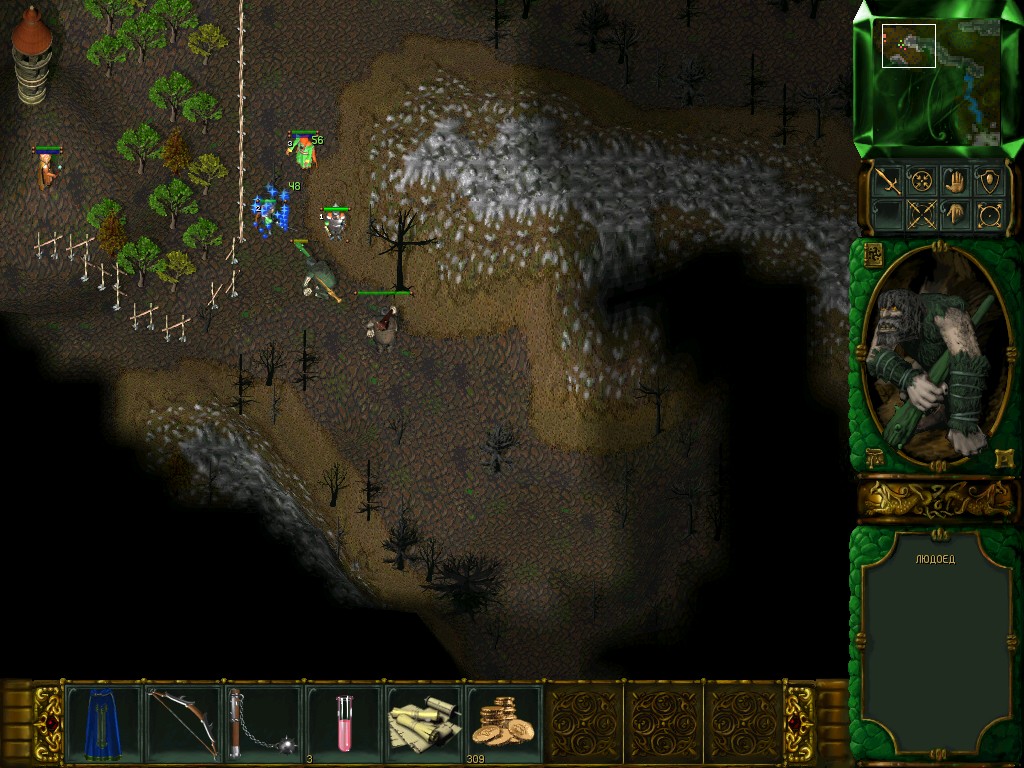Select the pile of gold coins

tap(504, 721)
